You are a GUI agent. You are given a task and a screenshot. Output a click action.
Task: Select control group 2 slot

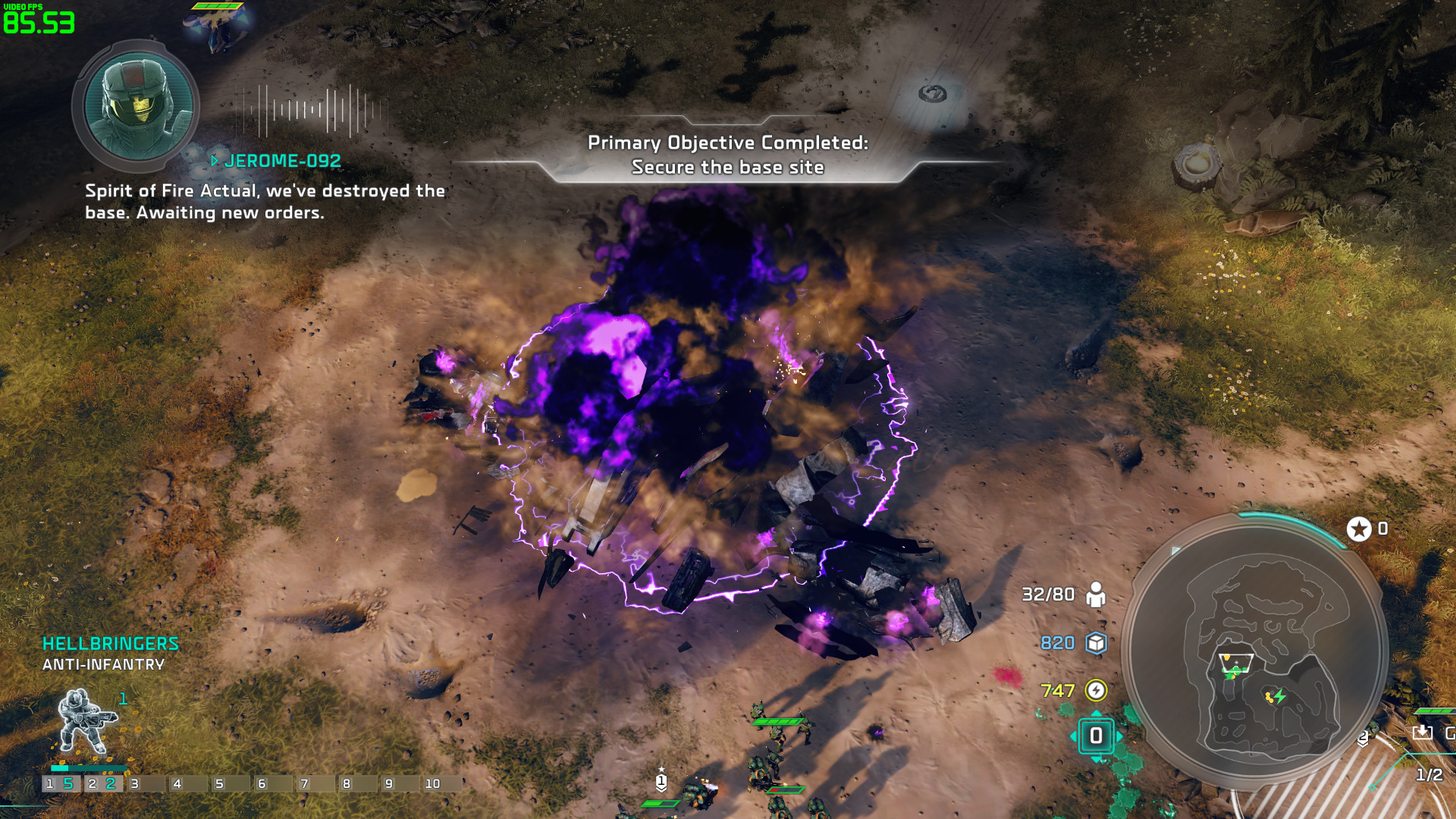click(102, 783)
